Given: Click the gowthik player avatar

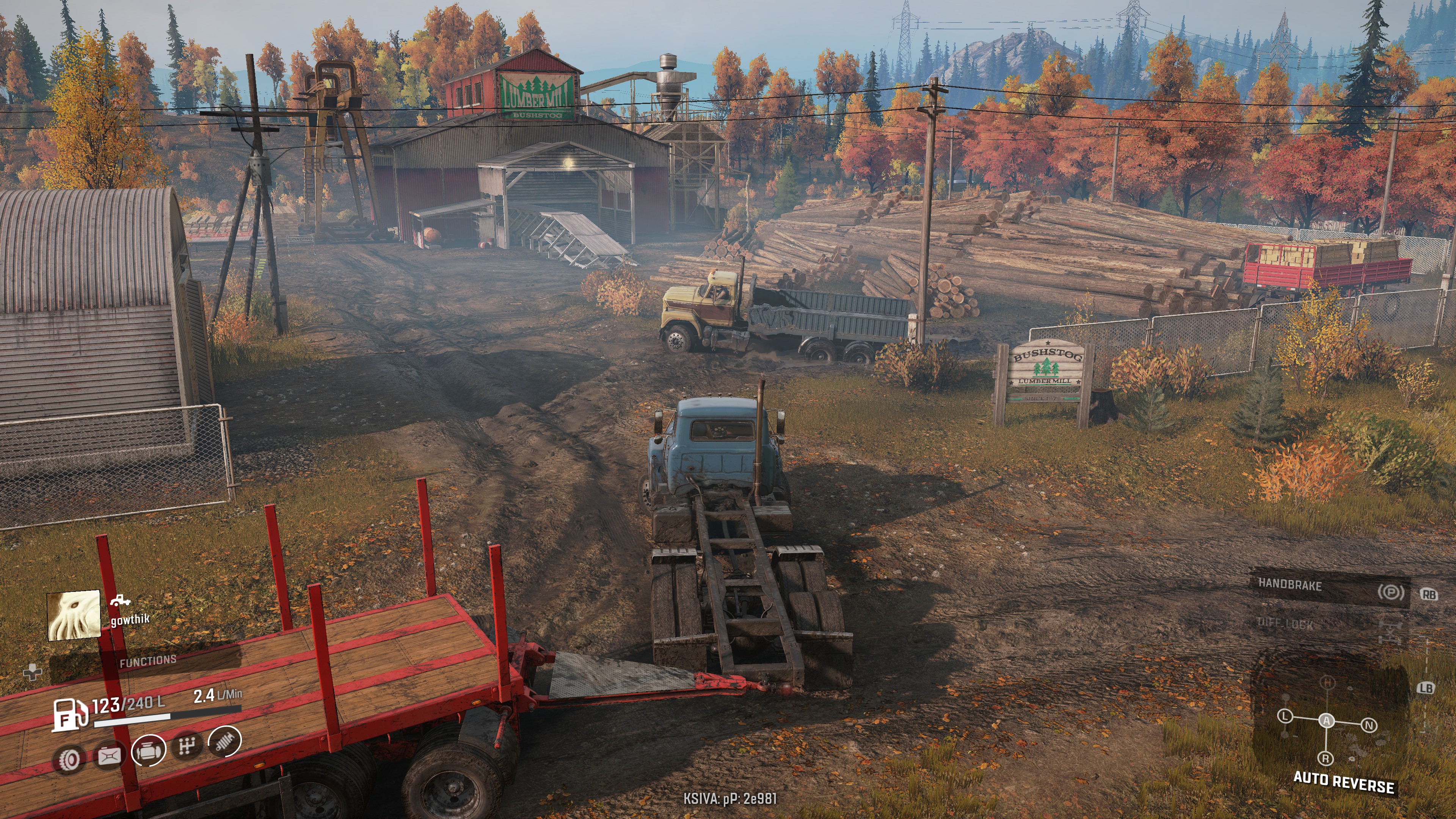Looking at the screenshot, I should pyautogui.click(x=74, y=615).
